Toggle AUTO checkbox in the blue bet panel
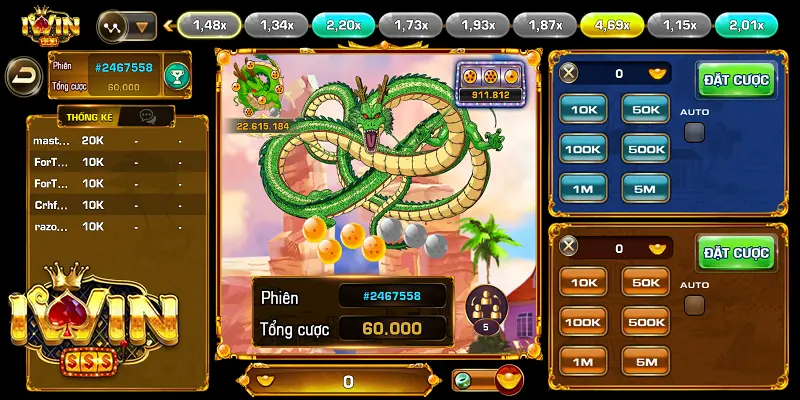Viewport: 800px width, 400px height. (694, 132)
